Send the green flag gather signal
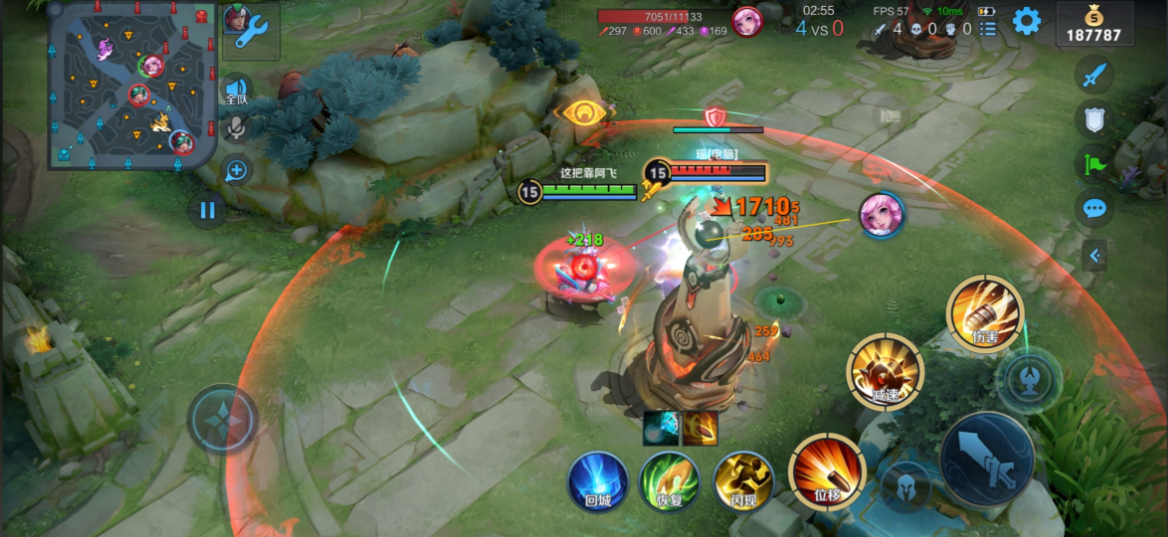This screenshot has width=1168, height=537. coord(1095,163)
